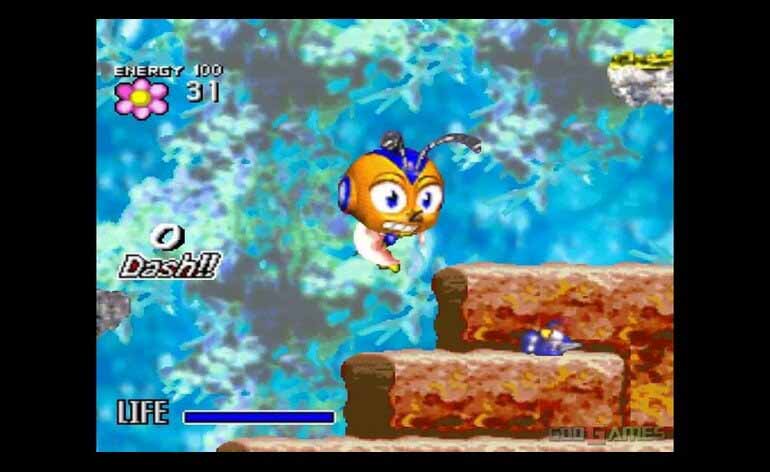Image resolution: width=770 pixels, height=472 pixels.
Task: Click the pink flower energy icon
Action: pos(141,97)
